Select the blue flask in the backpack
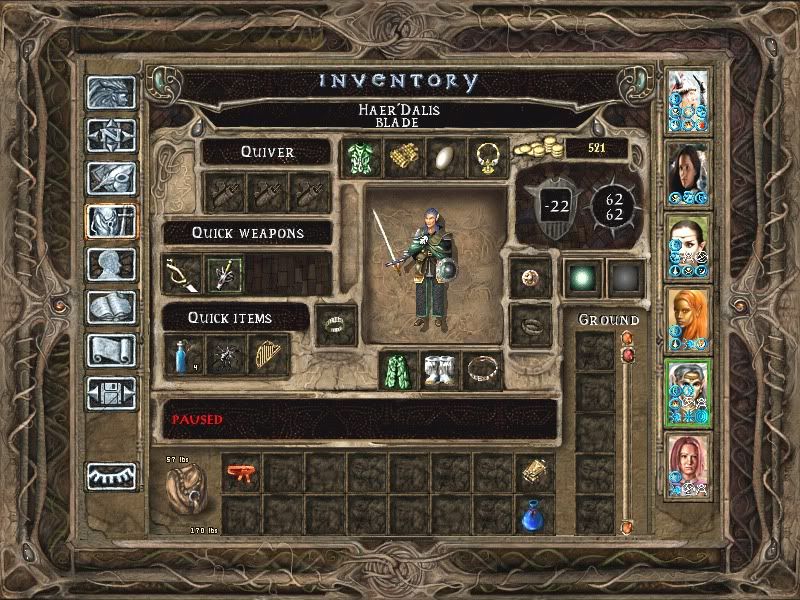800x600 pixels. click(535, 514)
